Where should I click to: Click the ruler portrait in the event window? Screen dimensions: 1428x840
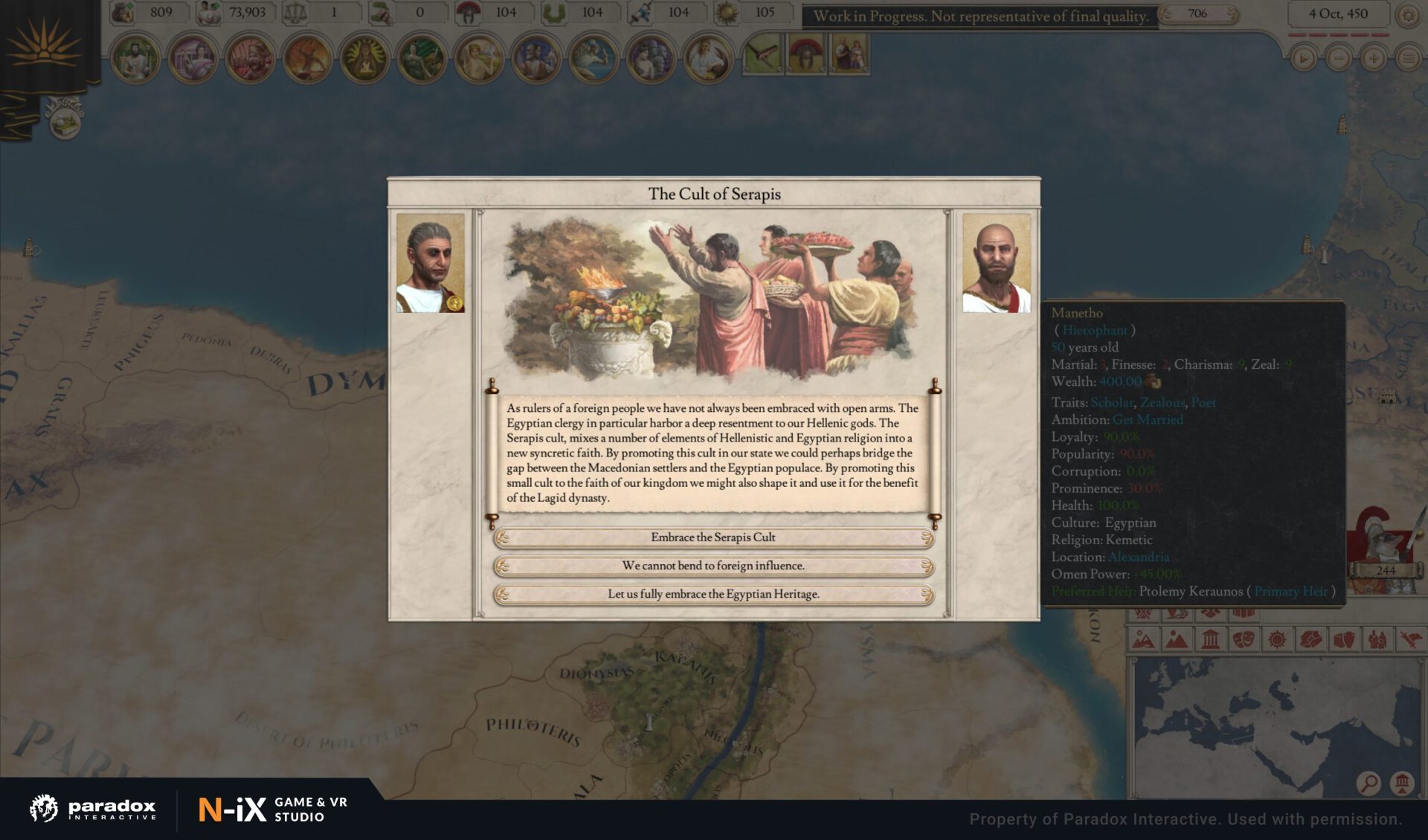click(430, 263)
